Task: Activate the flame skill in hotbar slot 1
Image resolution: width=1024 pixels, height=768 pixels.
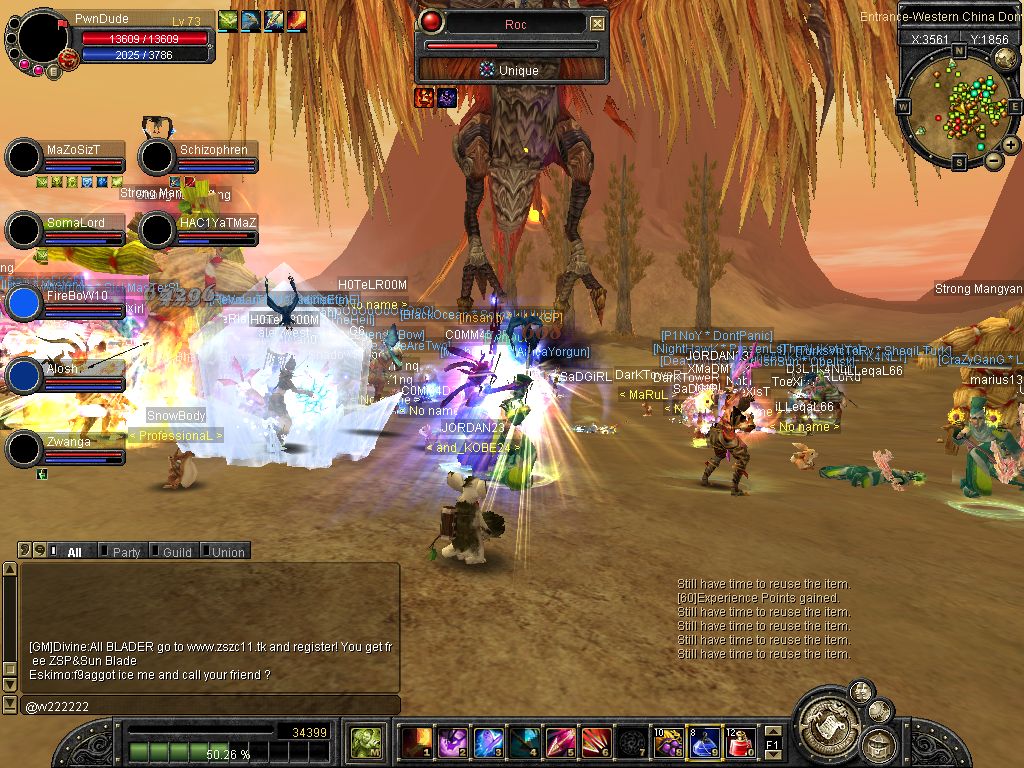Action: click(x=415, y=742)
